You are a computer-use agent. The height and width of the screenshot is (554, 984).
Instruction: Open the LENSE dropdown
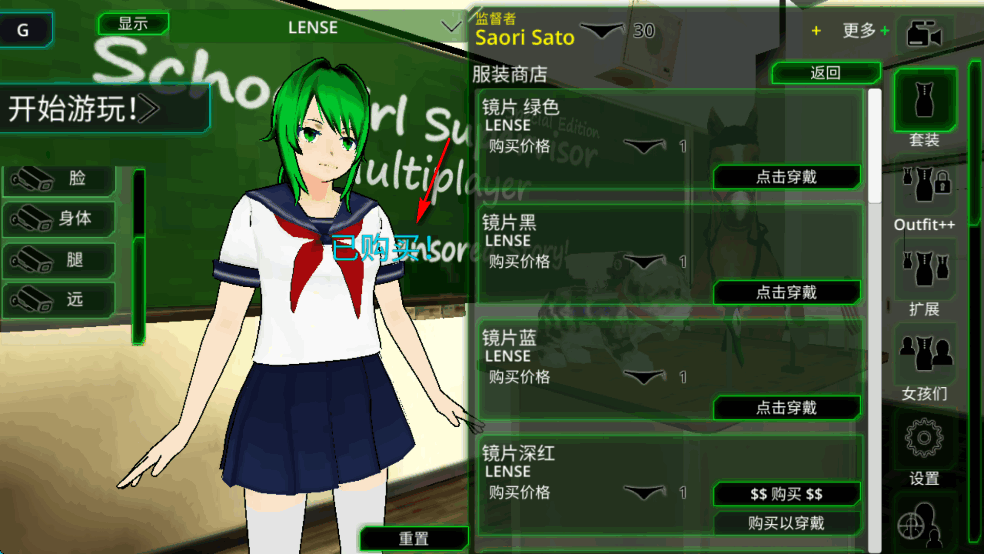pyautogui.click(x=314, y=28)
